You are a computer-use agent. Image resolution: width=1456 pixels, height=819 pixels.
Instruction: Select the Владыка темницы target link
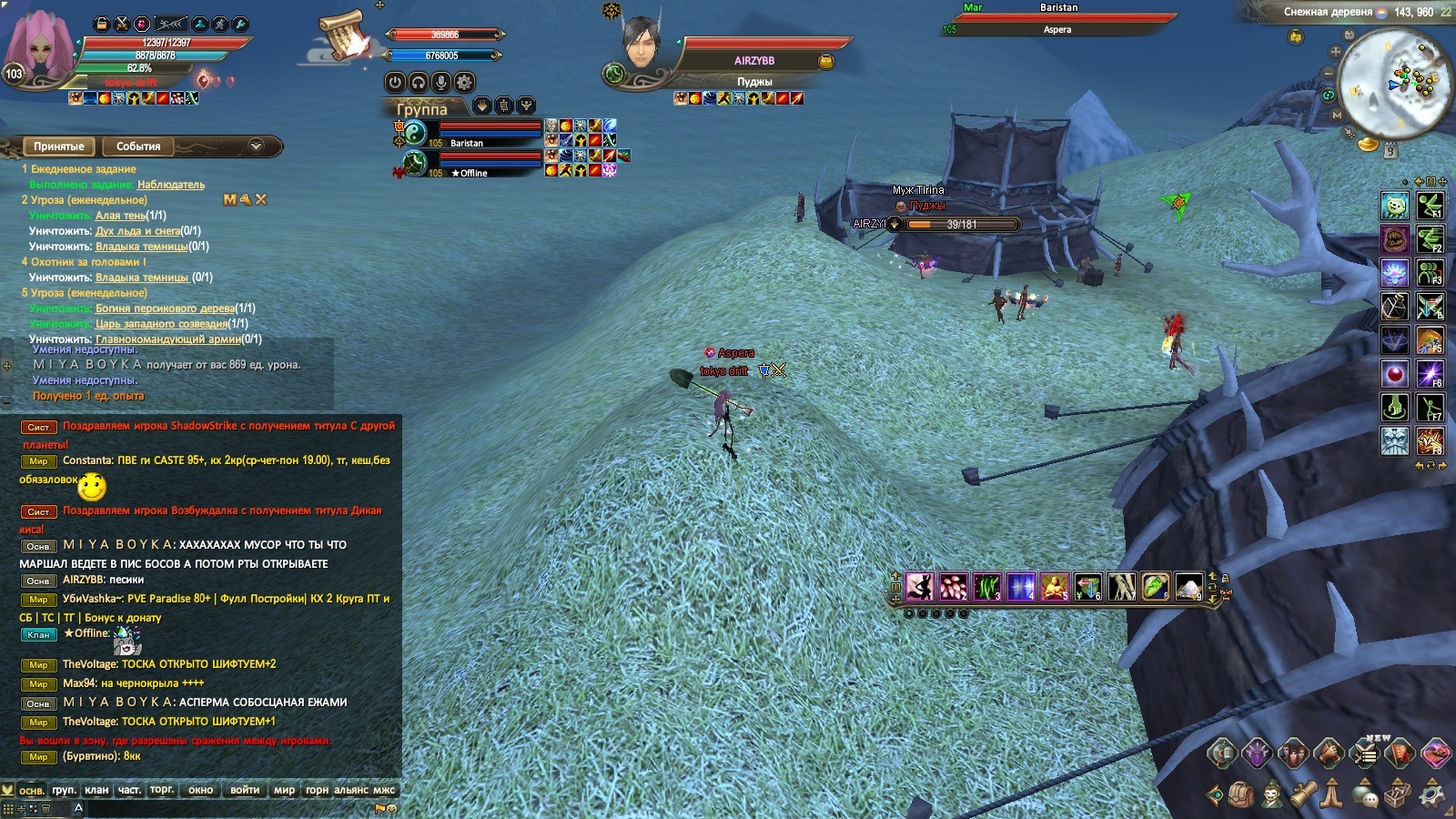coord(142,247)
